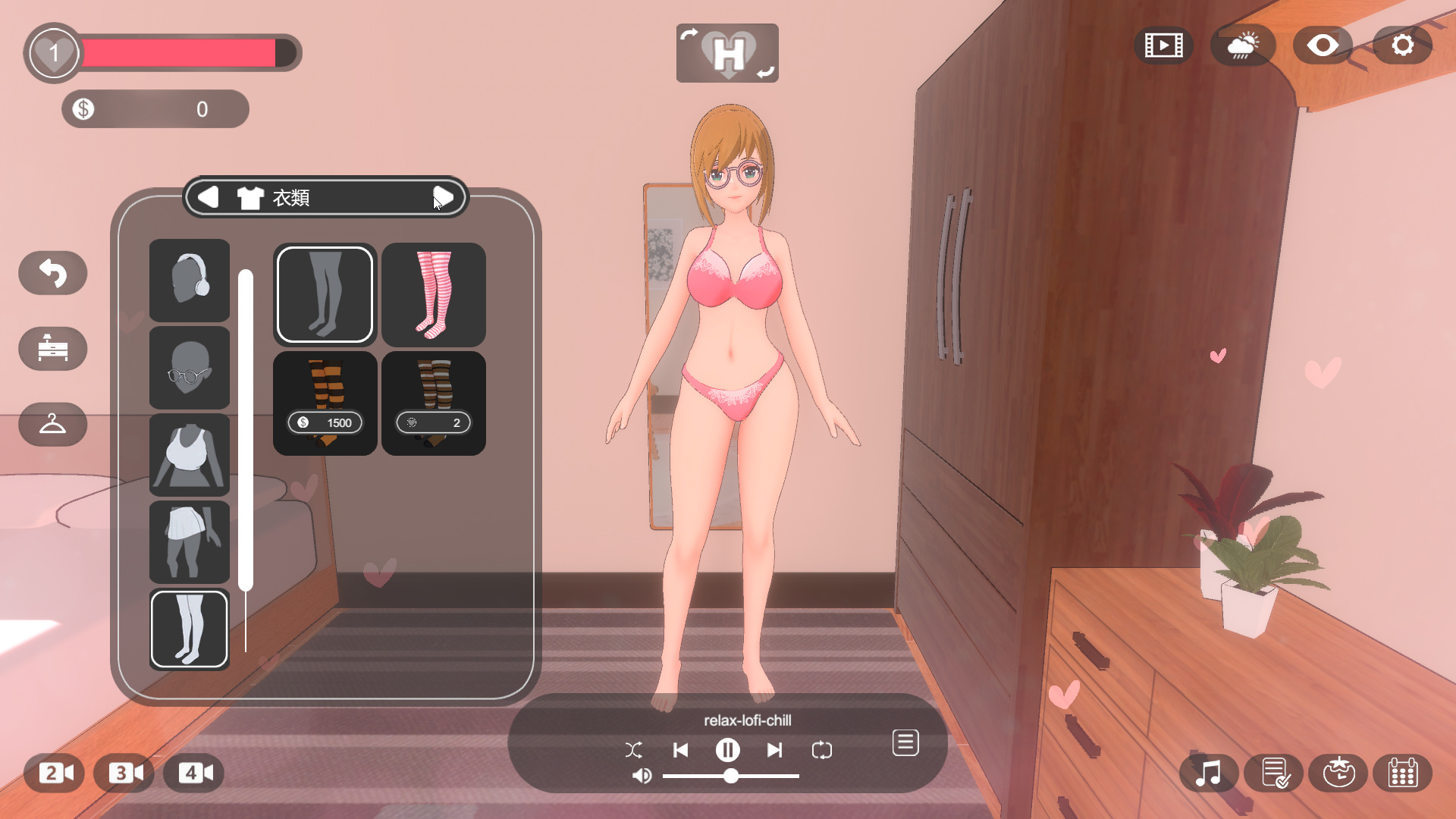Open the weather settings icon
The height and width of the screenshot is (819, 1456).
(x=1243, y=45)
